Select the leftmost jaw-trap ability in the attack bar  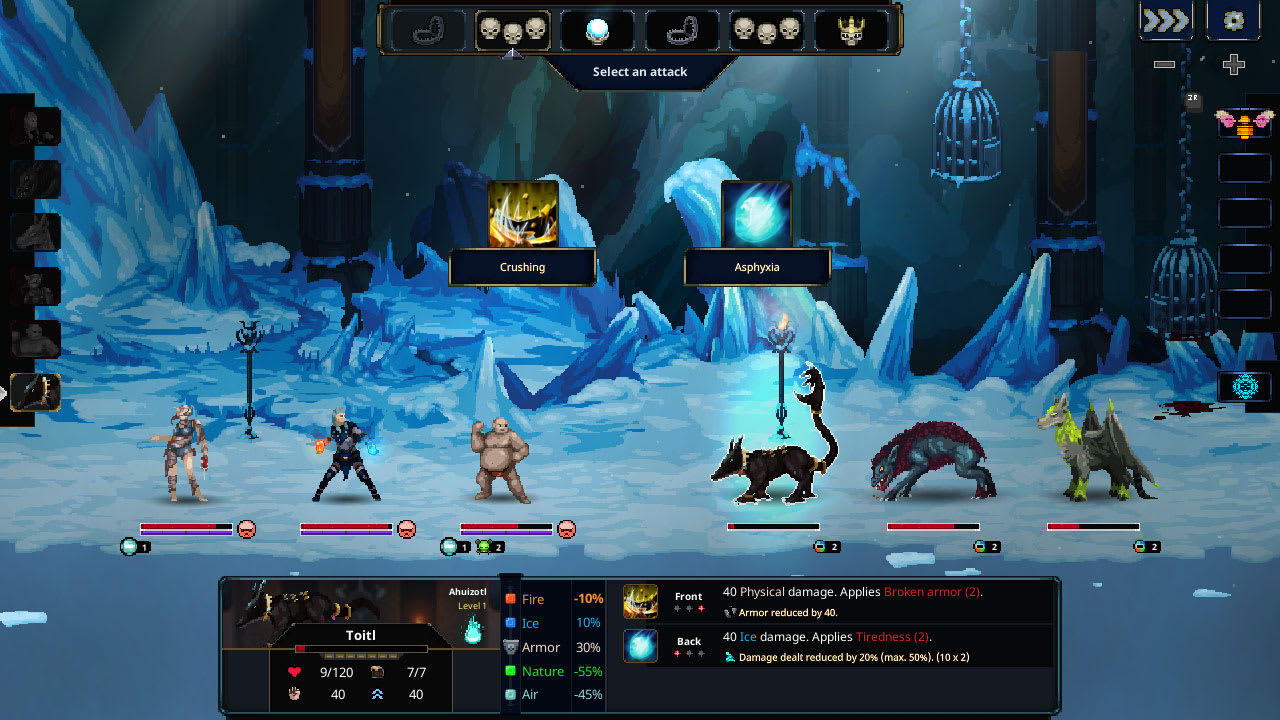tap(430, 30)
